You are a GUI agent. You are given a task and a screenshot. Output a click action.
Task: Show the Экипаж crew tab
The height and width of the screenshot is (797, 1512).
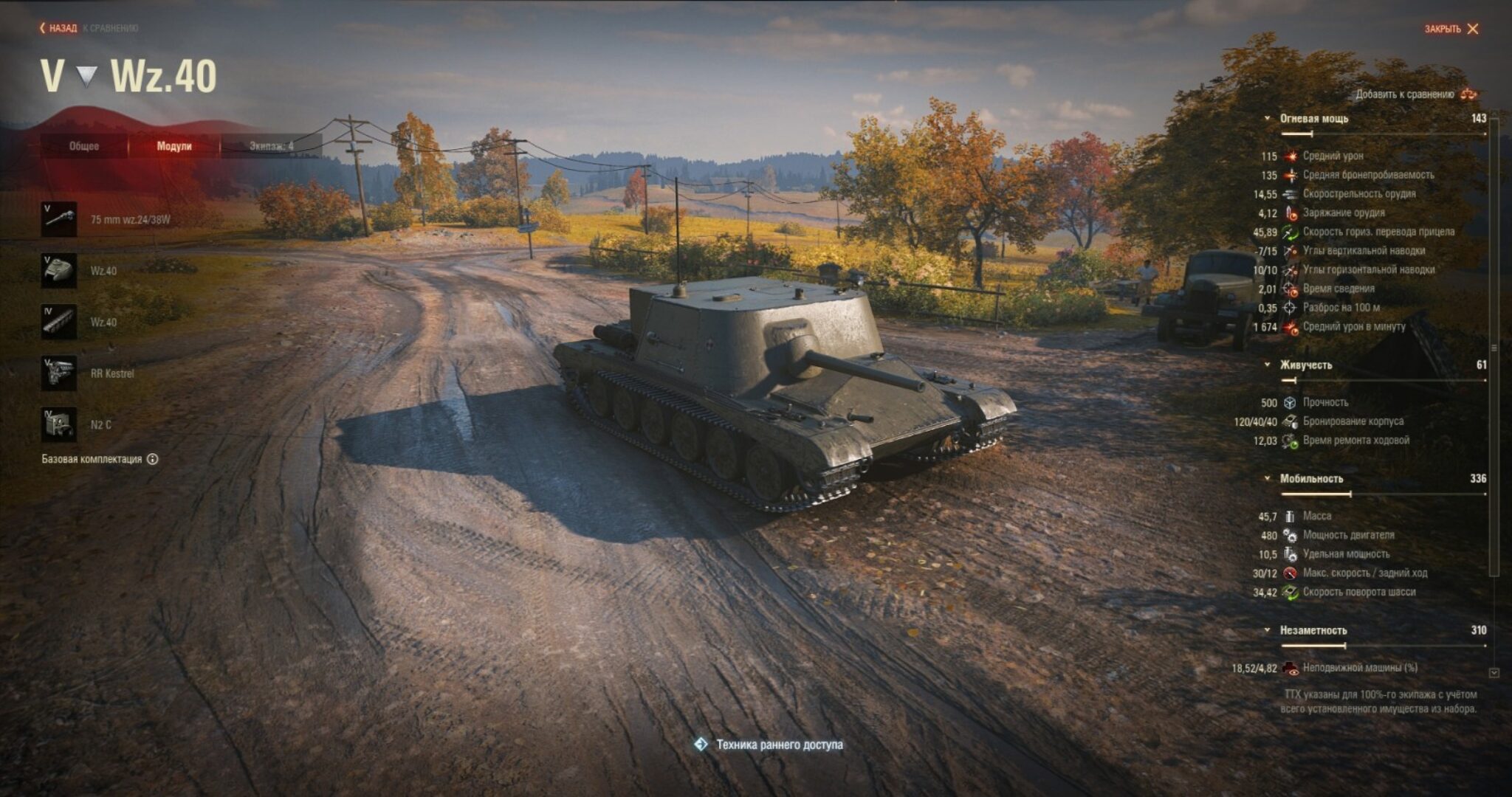271,146
